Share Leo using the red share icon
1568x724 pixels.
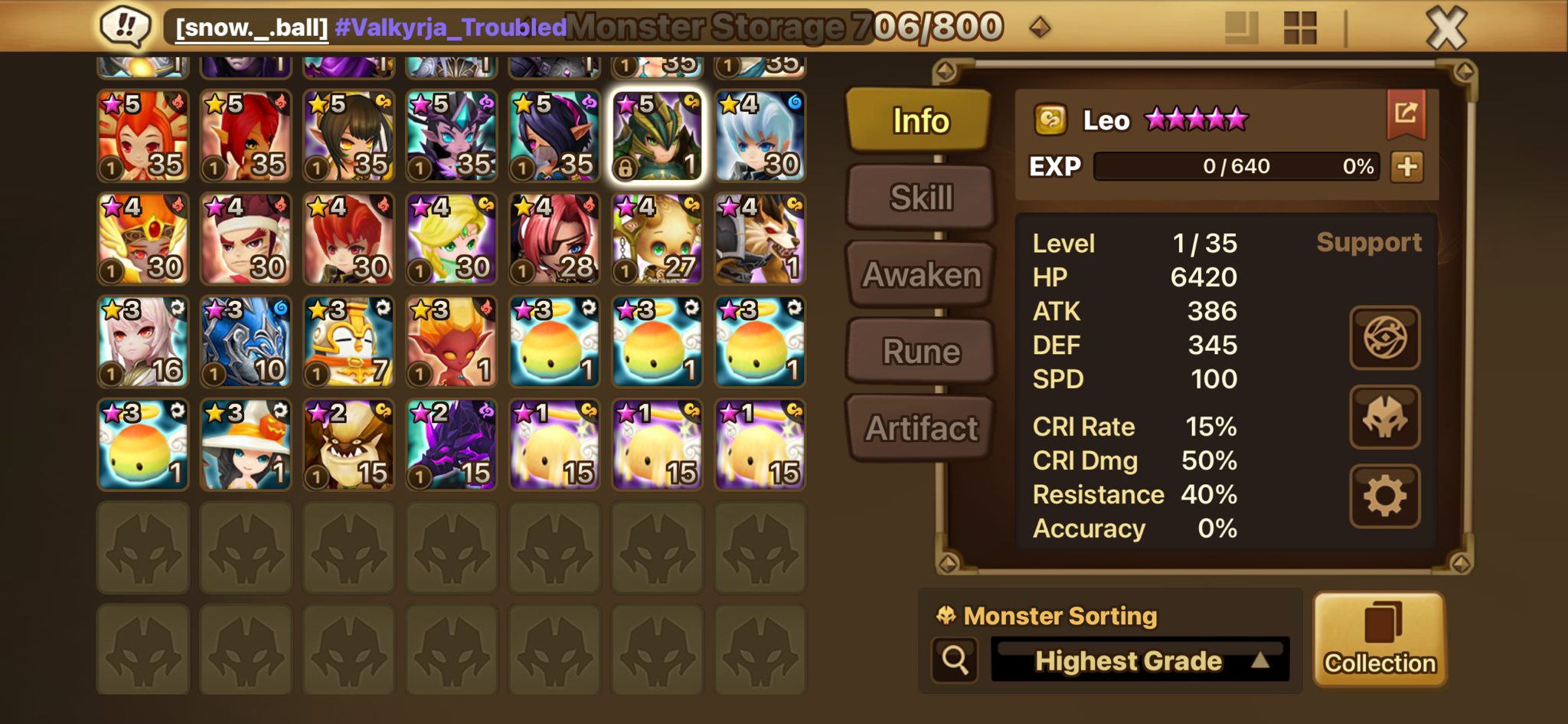pyautogui.click(x=1406, y=113)
